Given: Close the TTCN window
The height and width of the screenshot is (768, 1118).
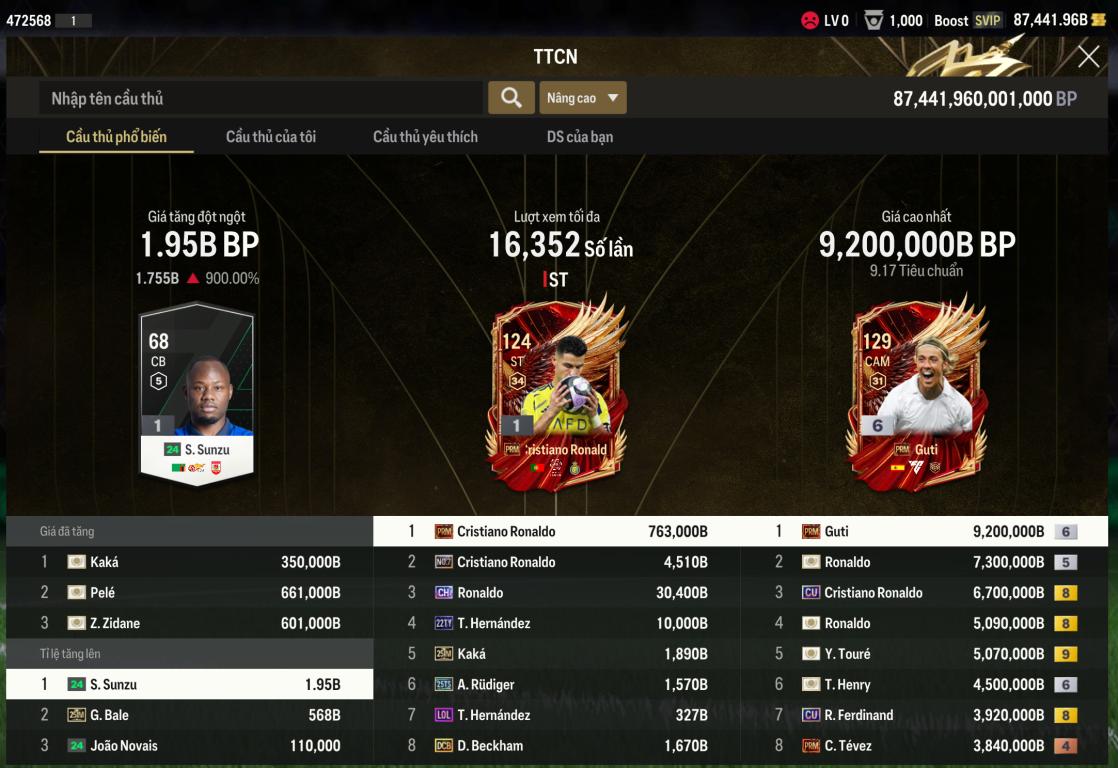Looking at the screenshot, I should (x=1088, y=57).
